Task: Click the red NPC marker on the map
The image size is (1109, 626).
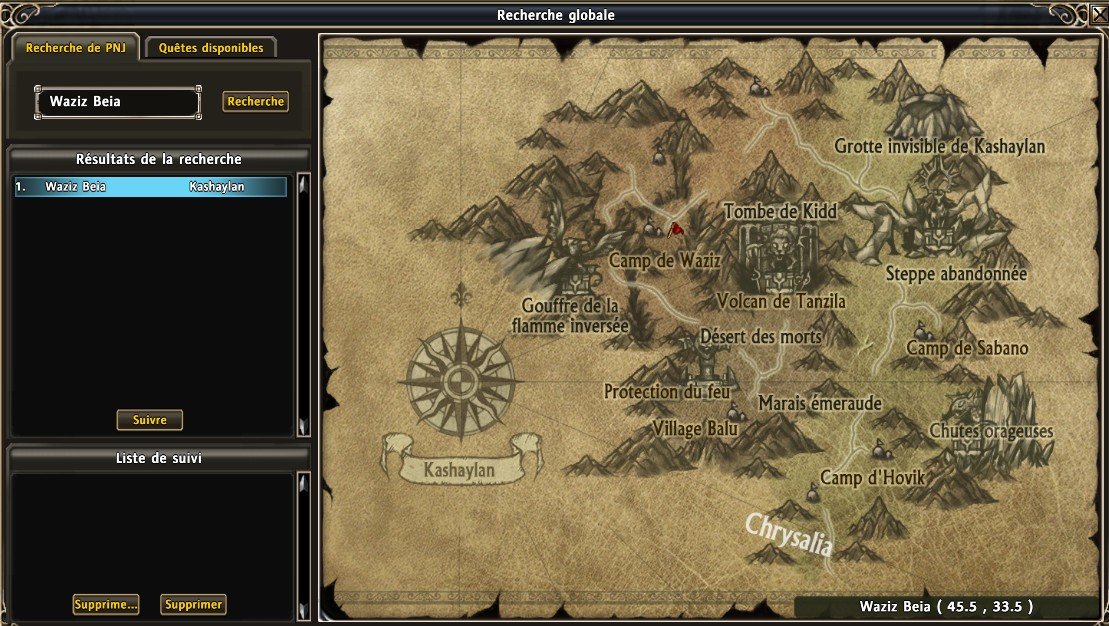Action: point(676,229)
